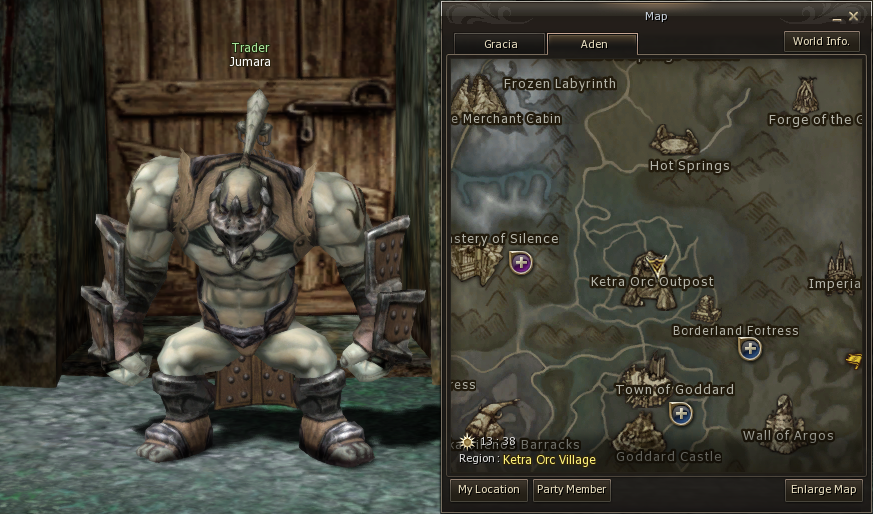Select the Aden map tab
Image resolution: width=873 pixels, height=514 pixels.
593,45
